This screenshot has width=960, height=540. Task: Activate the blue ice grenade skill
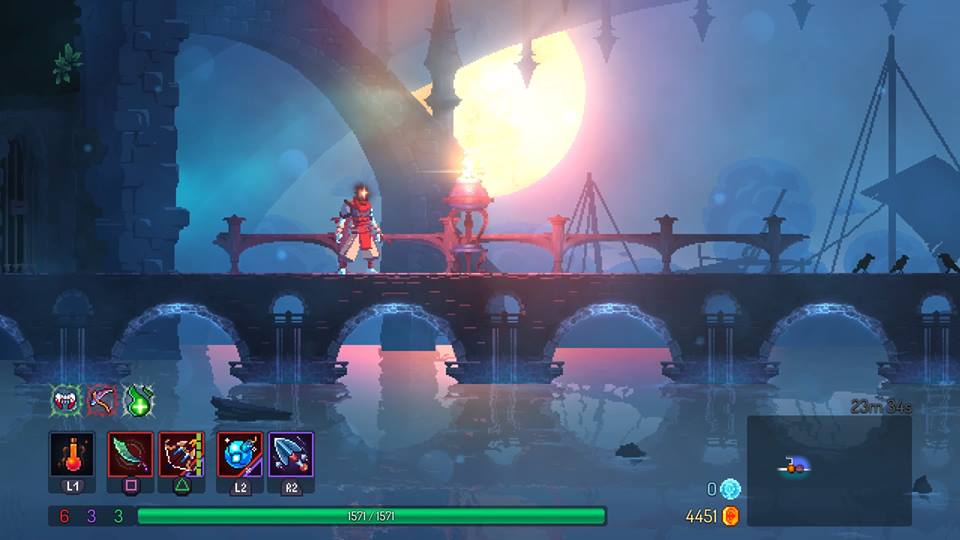tap(240, 455)
